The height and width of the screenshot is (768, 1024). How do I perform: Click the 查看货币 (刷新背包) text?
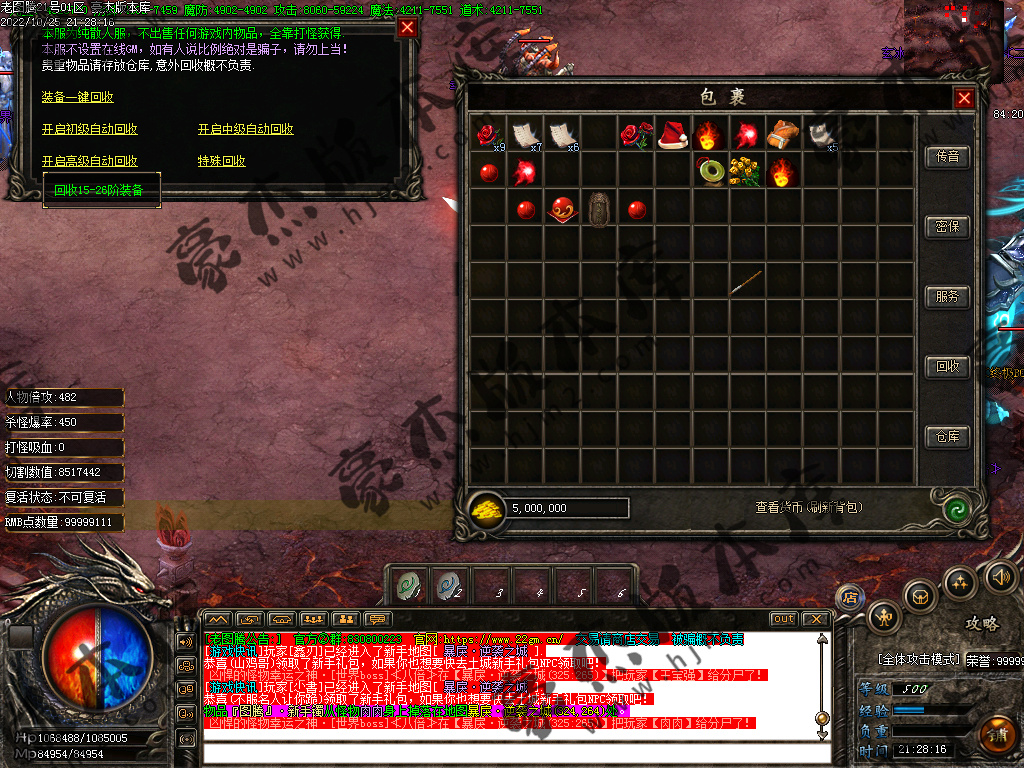(808, 508)
